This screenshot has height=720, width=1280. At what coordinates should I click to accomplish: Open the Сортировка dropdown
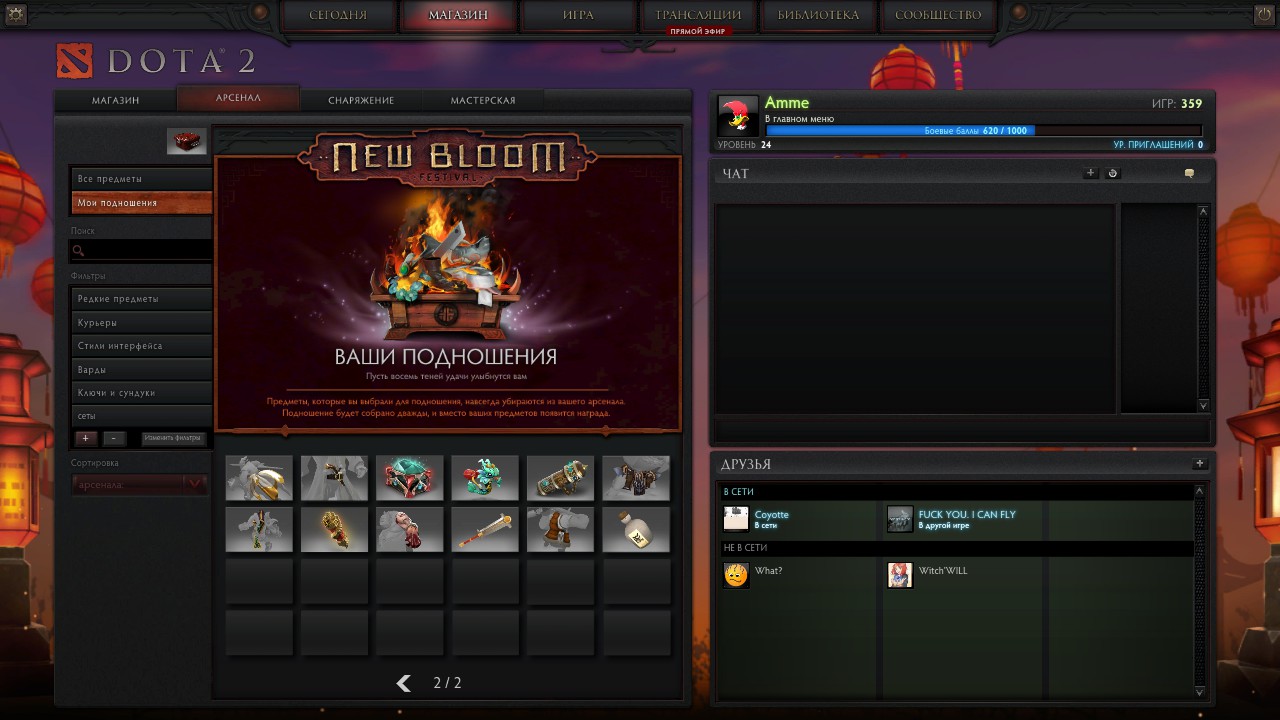(140, 484)
